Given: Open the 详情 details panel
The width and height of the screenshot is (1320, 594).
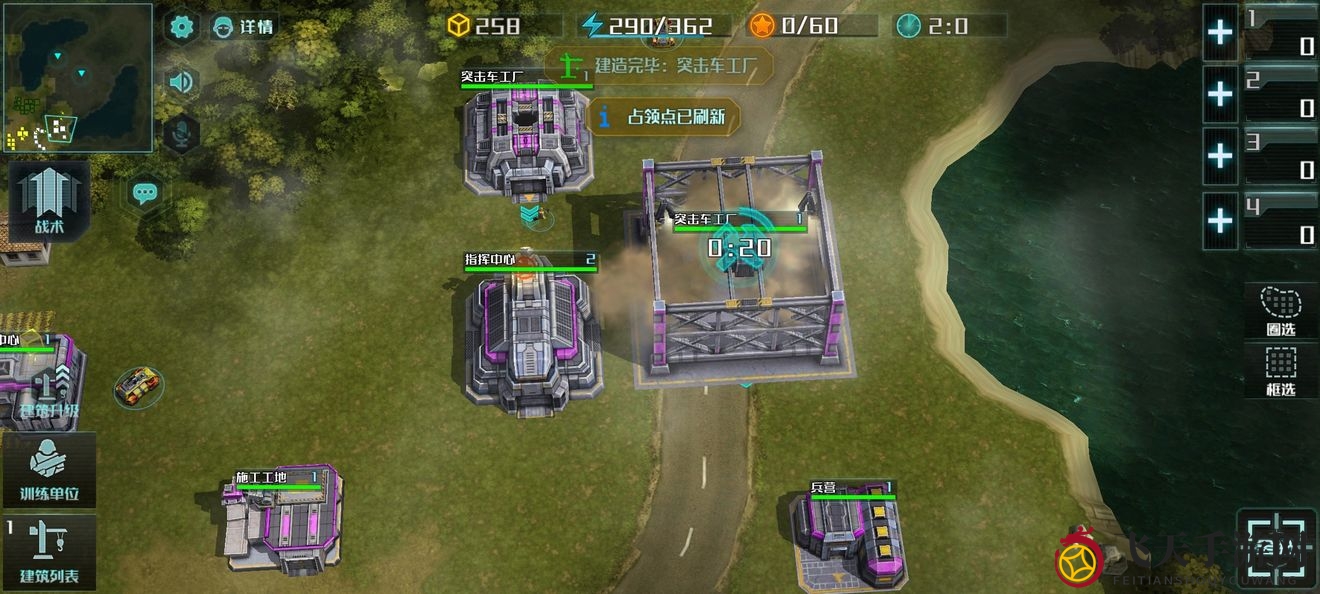Looking at the screenshot, I should point(244,27).
